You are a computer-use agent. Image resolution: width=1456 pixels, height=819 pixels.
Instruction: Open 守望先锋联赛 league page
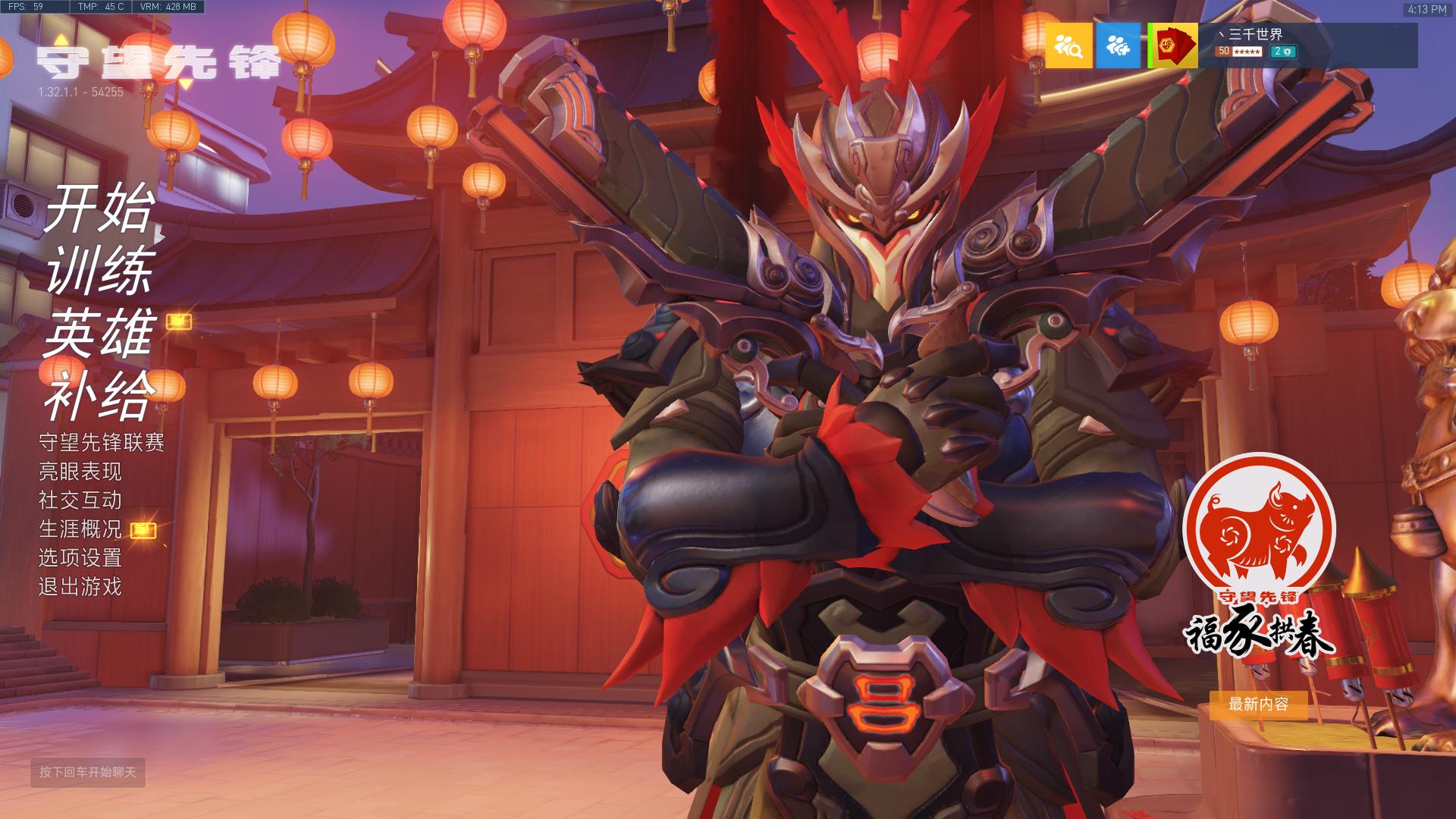(102, 442)
